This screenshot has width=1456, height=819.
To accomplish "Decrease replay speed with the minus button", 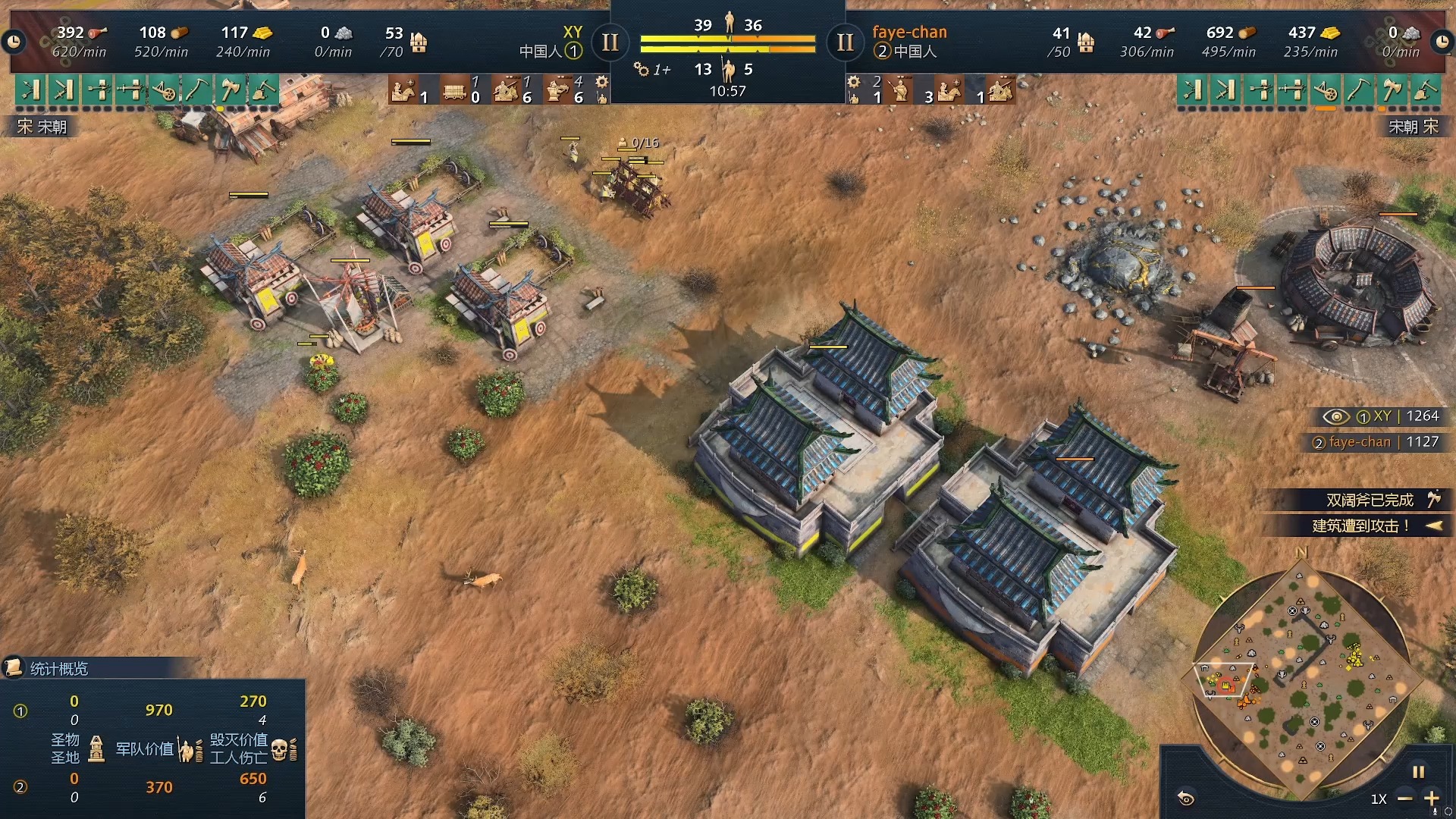I will point(1404,799).
